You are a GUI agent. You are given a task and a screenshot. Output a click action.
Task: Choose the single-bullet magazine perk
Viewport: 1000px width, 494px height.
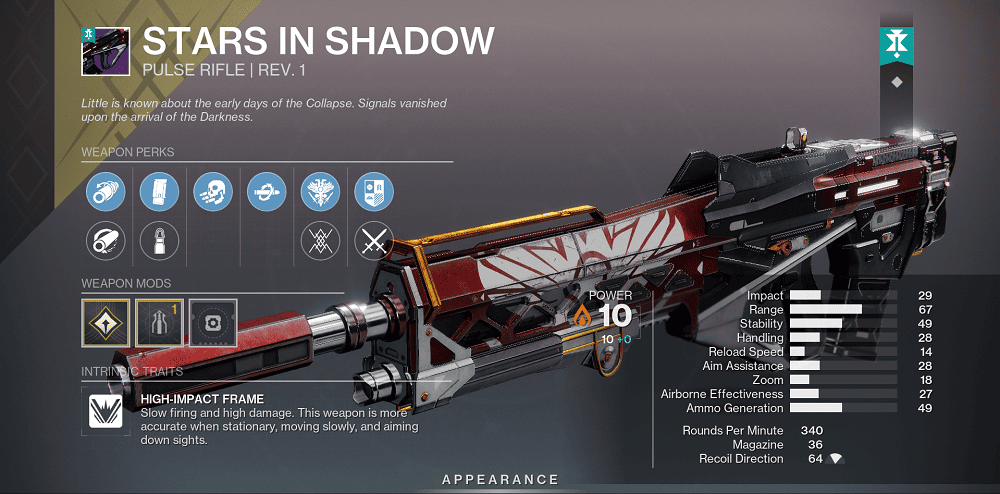159,240
